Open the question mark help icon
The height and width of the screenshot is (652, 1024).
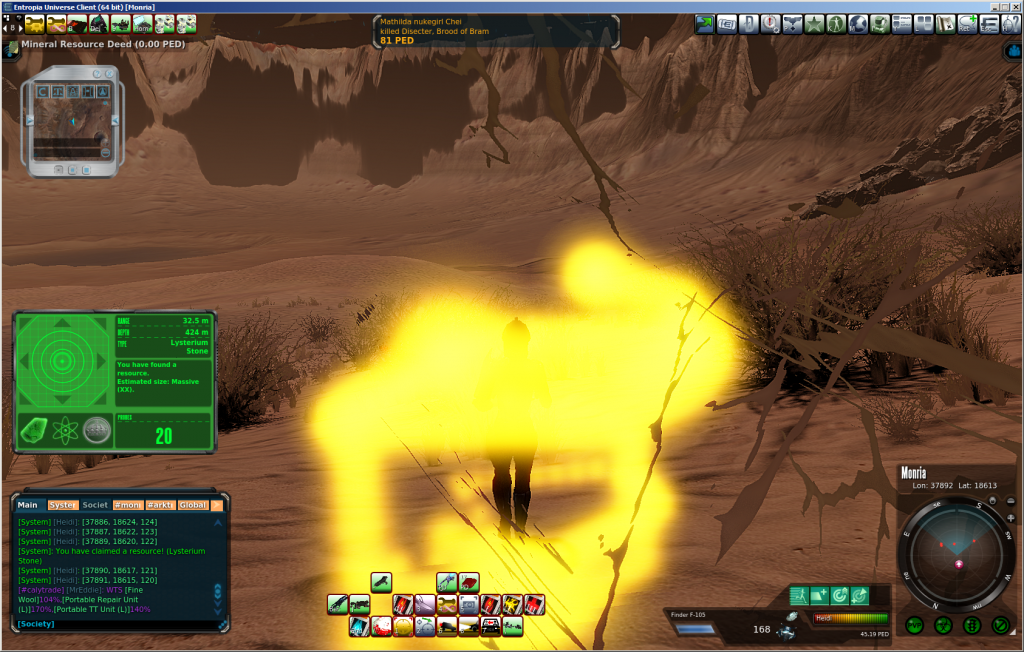coord(1010,23)
